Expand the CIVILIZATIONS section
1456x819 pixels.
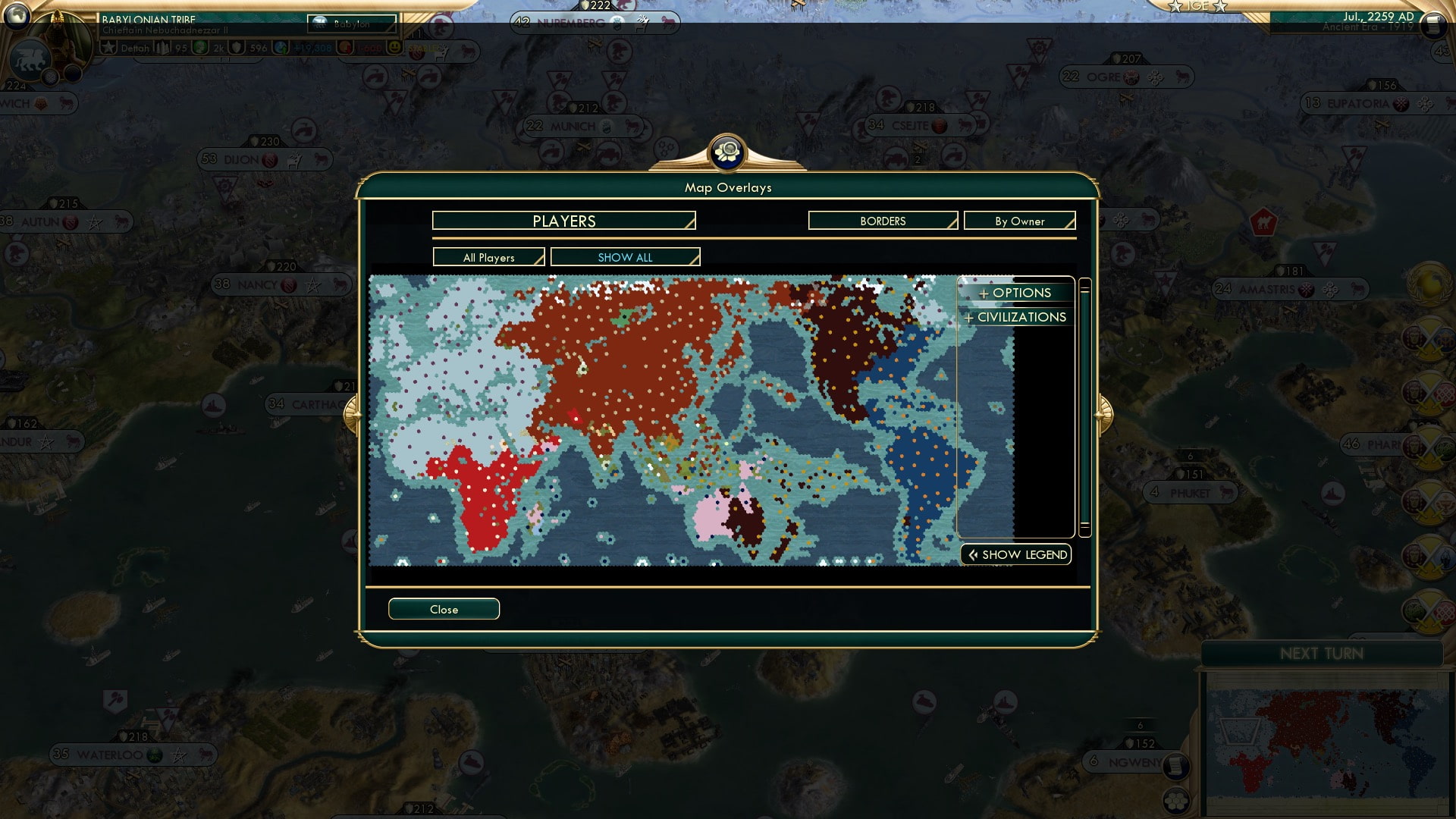[x=1015, y=317]
